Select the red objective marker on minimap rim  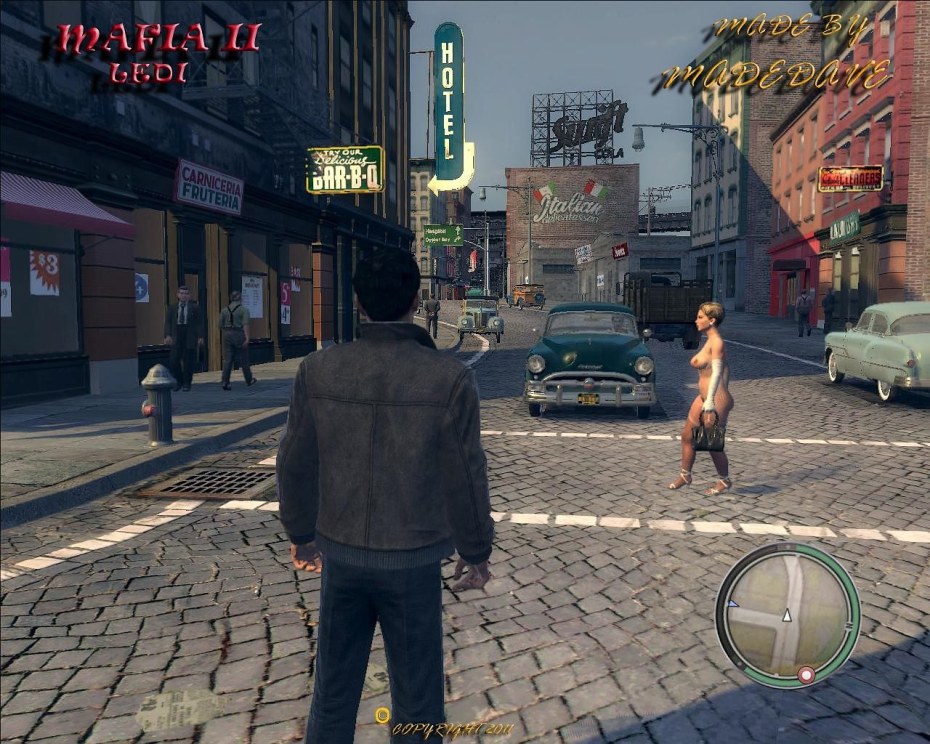tap(805, 677)
